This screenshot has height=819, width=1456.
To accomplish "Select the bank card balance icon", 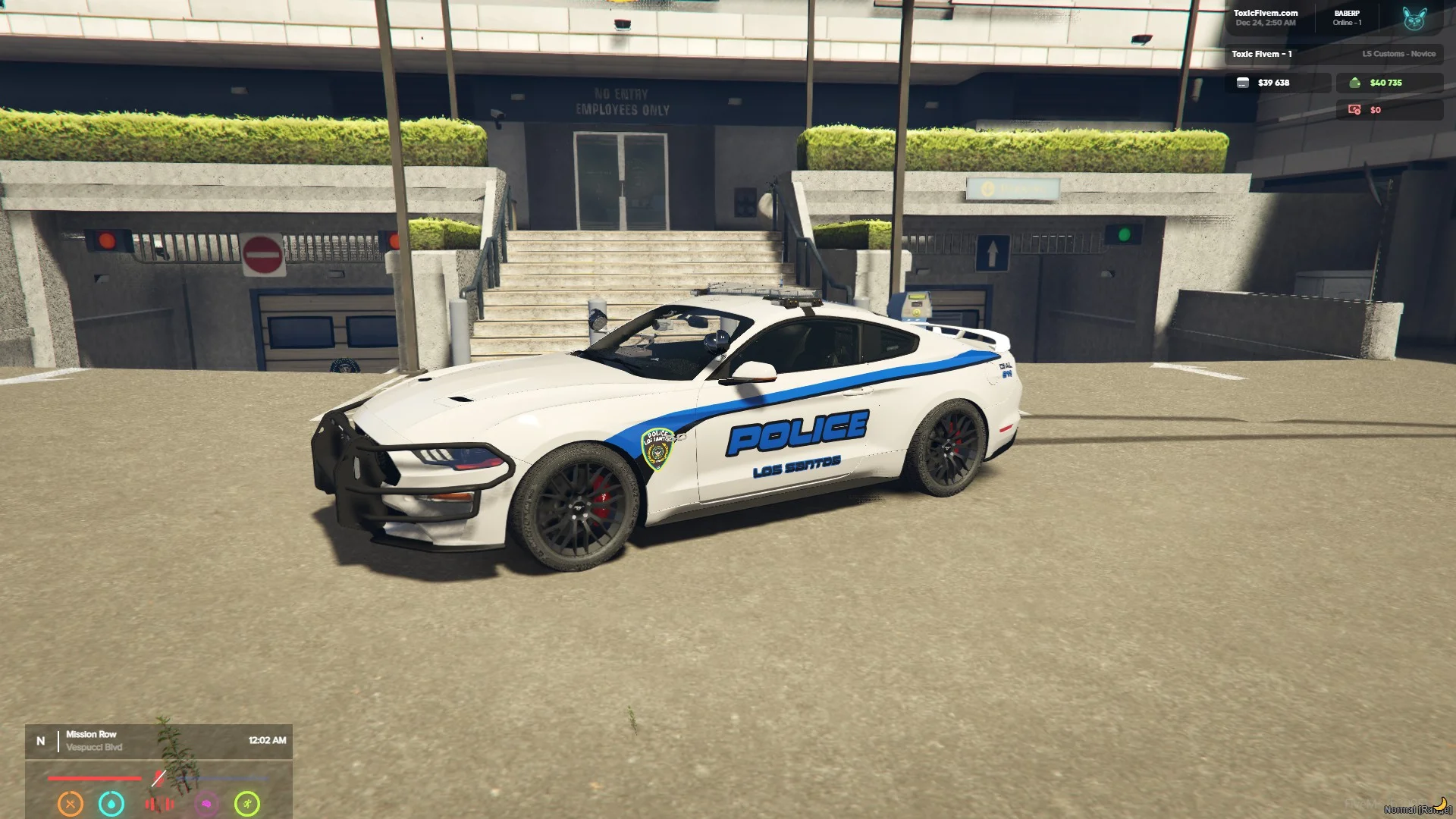I will [x=1242, y=83].
